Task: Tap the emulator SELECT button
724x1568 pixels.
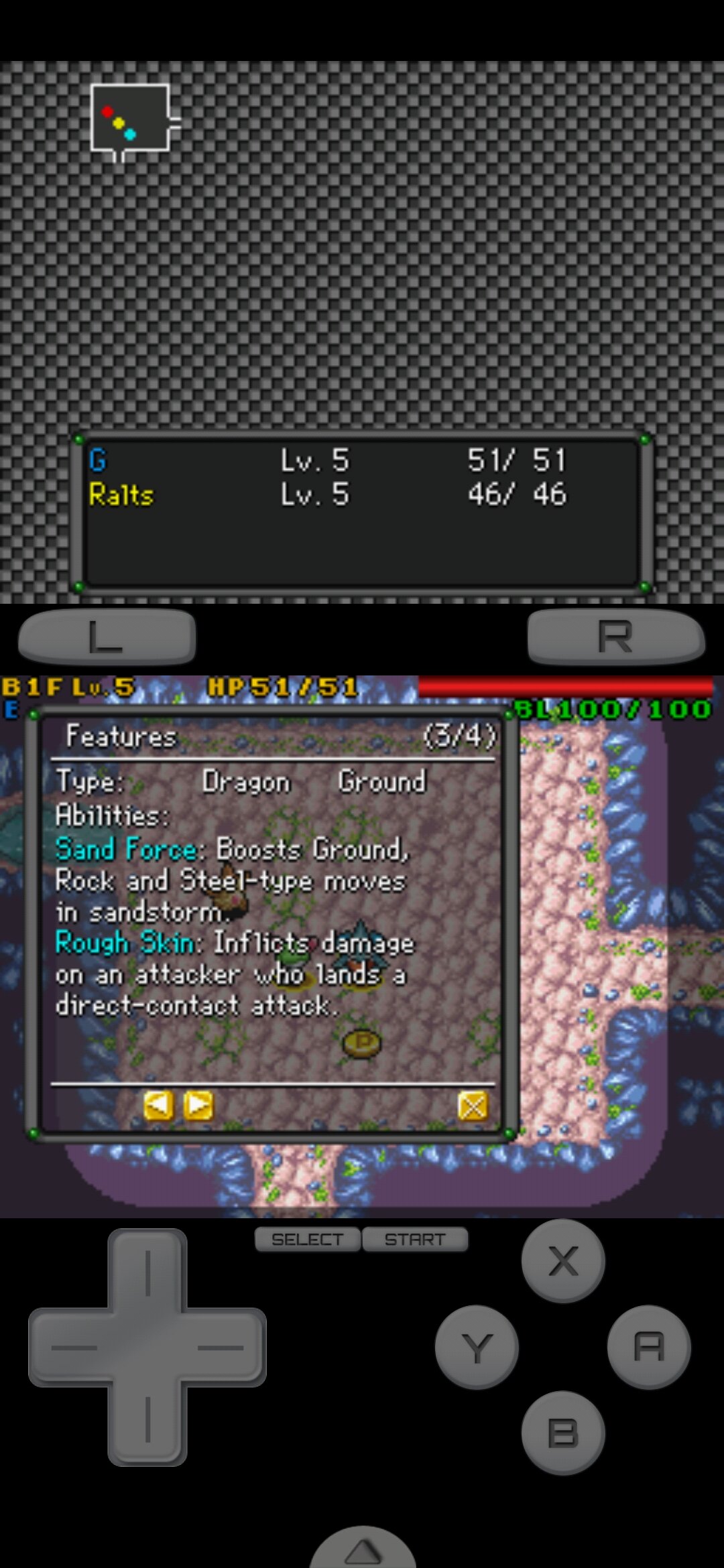Action: point(308,1240)
